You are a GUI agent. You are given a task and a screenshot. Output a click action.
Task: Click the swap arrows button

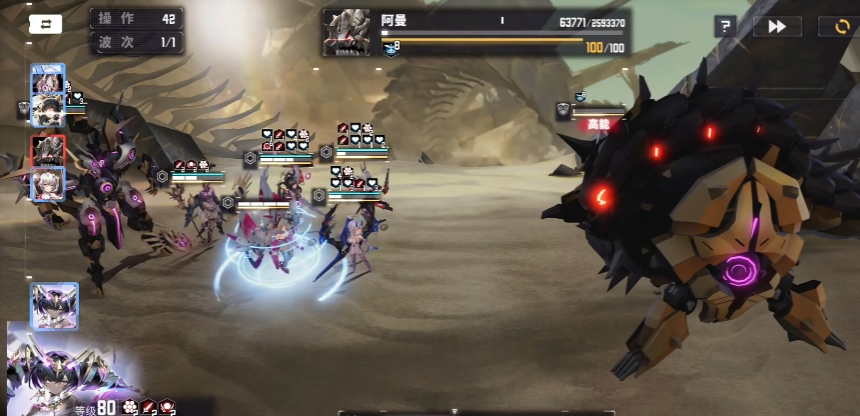click(45, 24)
